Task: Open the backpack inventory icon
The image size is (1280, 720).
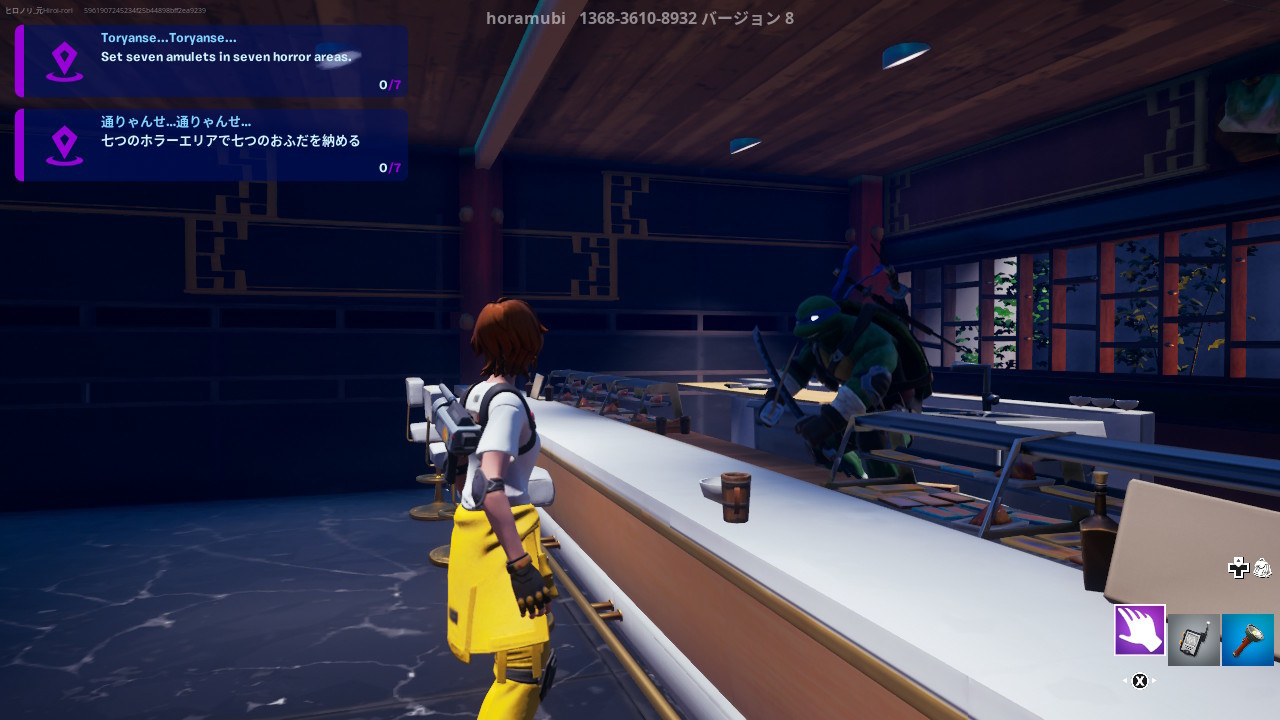Action: pos(1263,568)
